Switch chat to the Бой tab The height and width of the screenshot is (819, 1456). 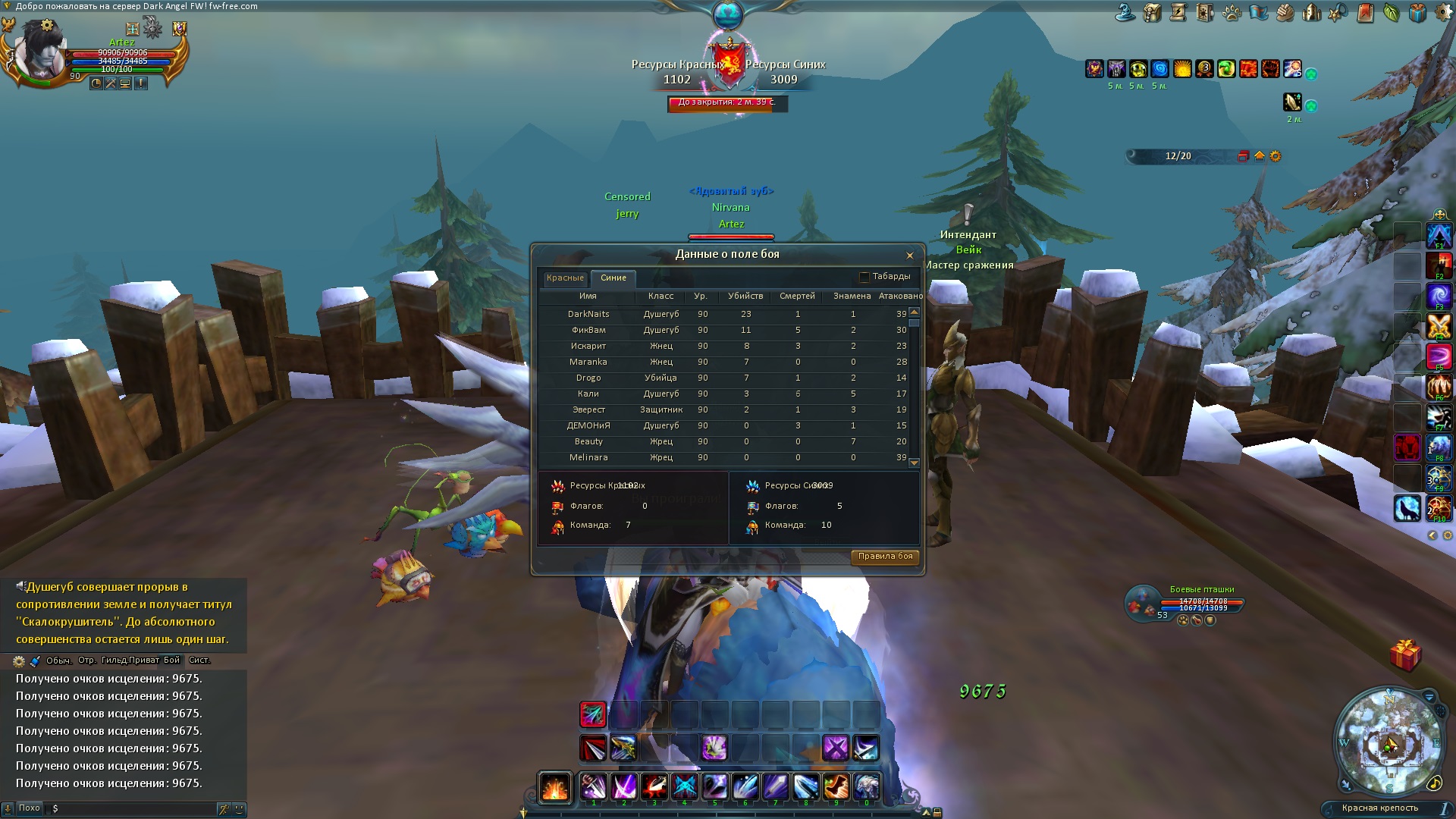point(172,661)
